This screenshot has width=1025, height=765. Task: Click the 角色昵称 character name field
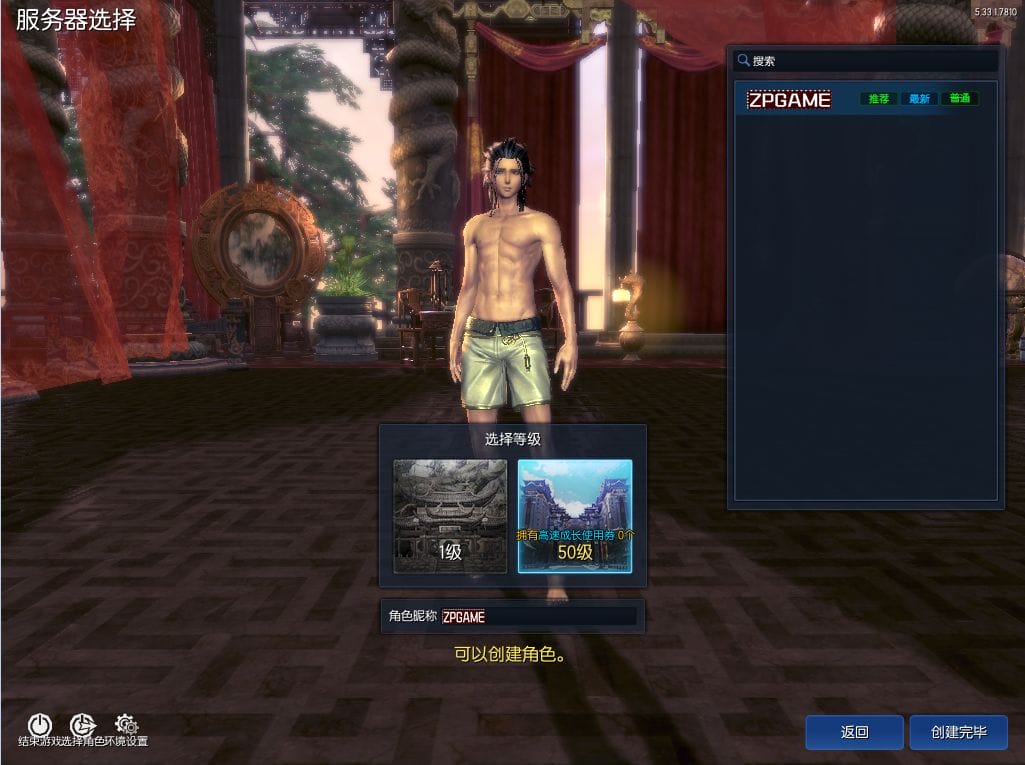(x=538, y=617)
